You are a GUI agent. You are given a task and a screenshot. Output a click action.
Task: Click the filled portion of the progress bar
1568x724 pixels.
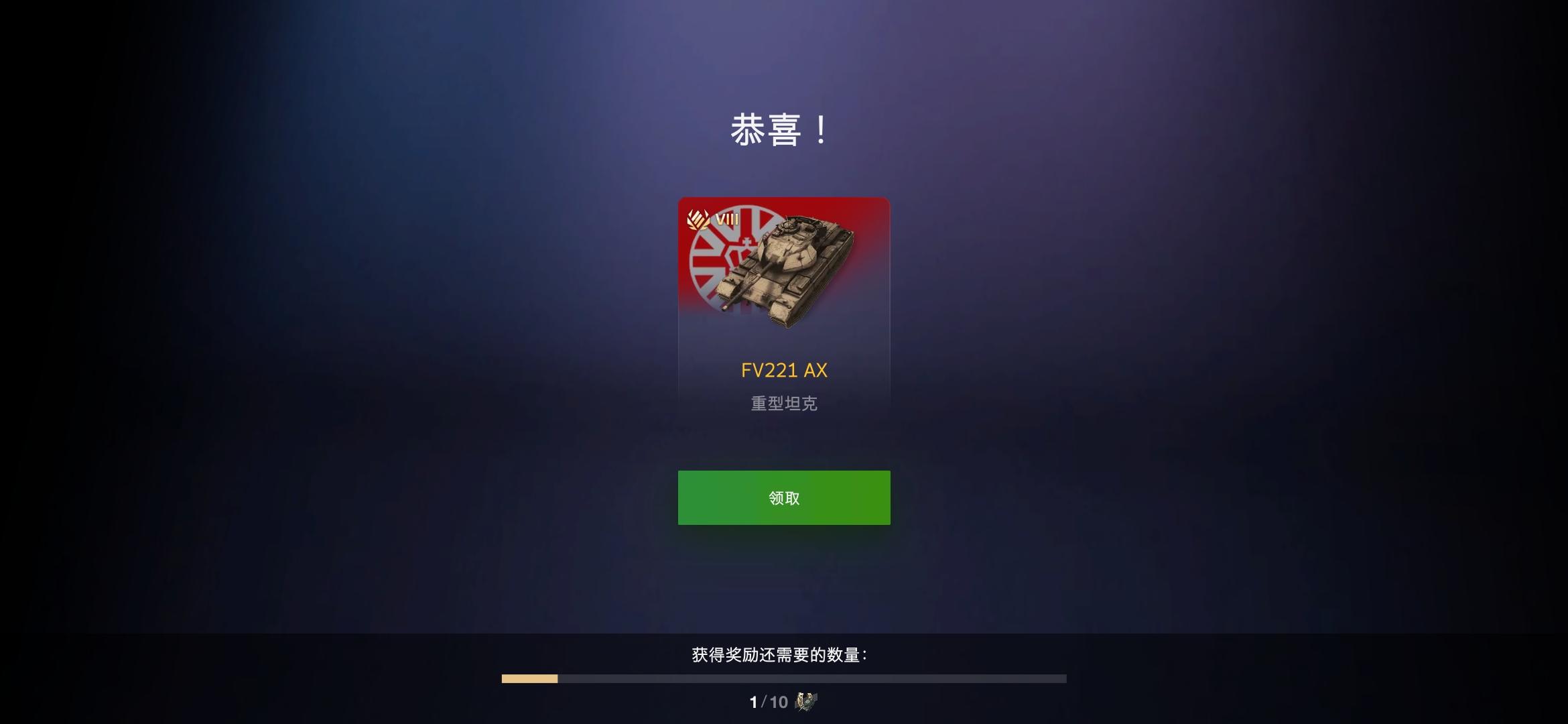pyautogui.click(x=529, y=678)
